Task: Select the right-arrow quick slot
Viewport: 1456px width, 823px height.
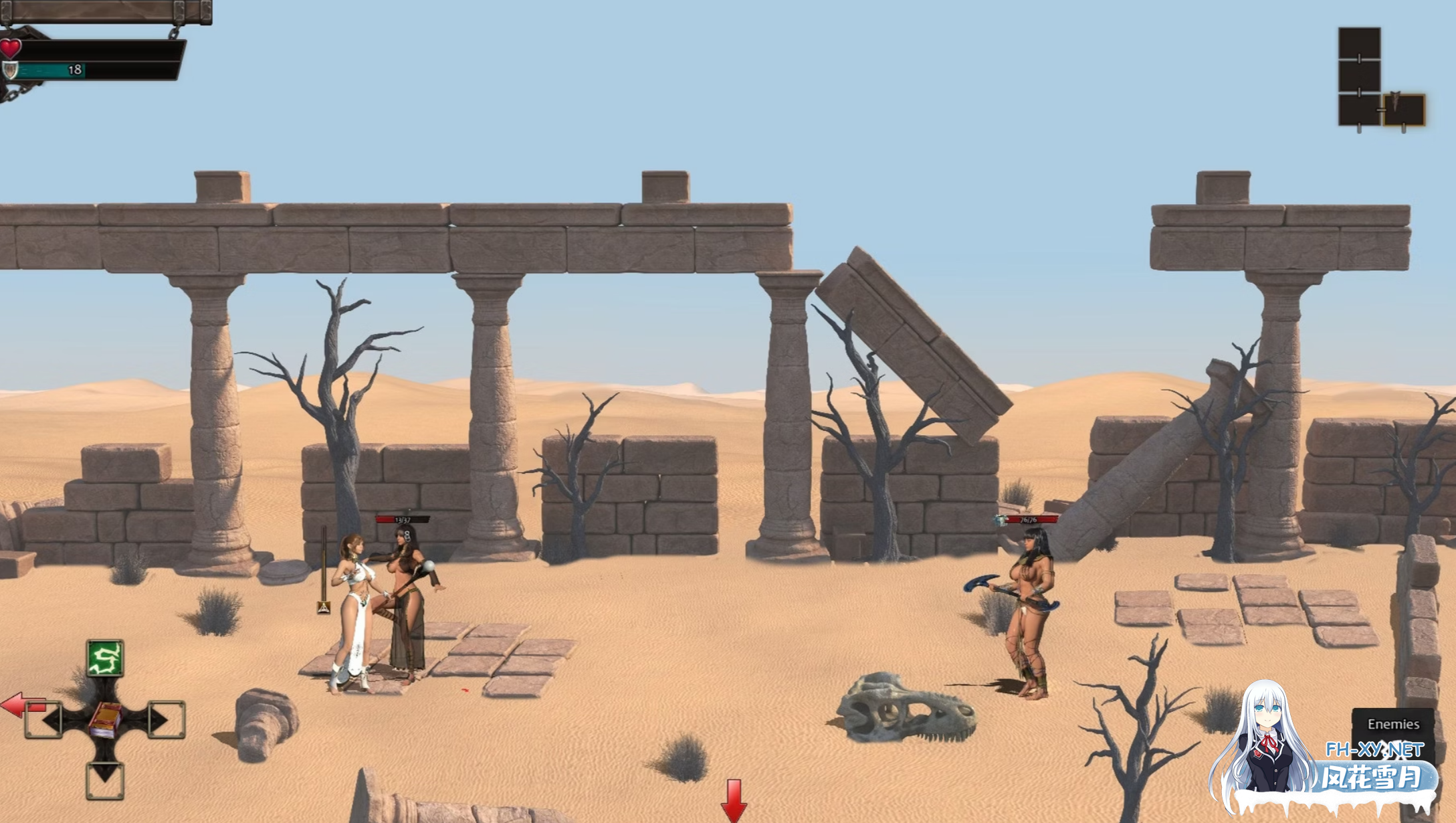Action: pyautogui.click(x=165, y=720)
